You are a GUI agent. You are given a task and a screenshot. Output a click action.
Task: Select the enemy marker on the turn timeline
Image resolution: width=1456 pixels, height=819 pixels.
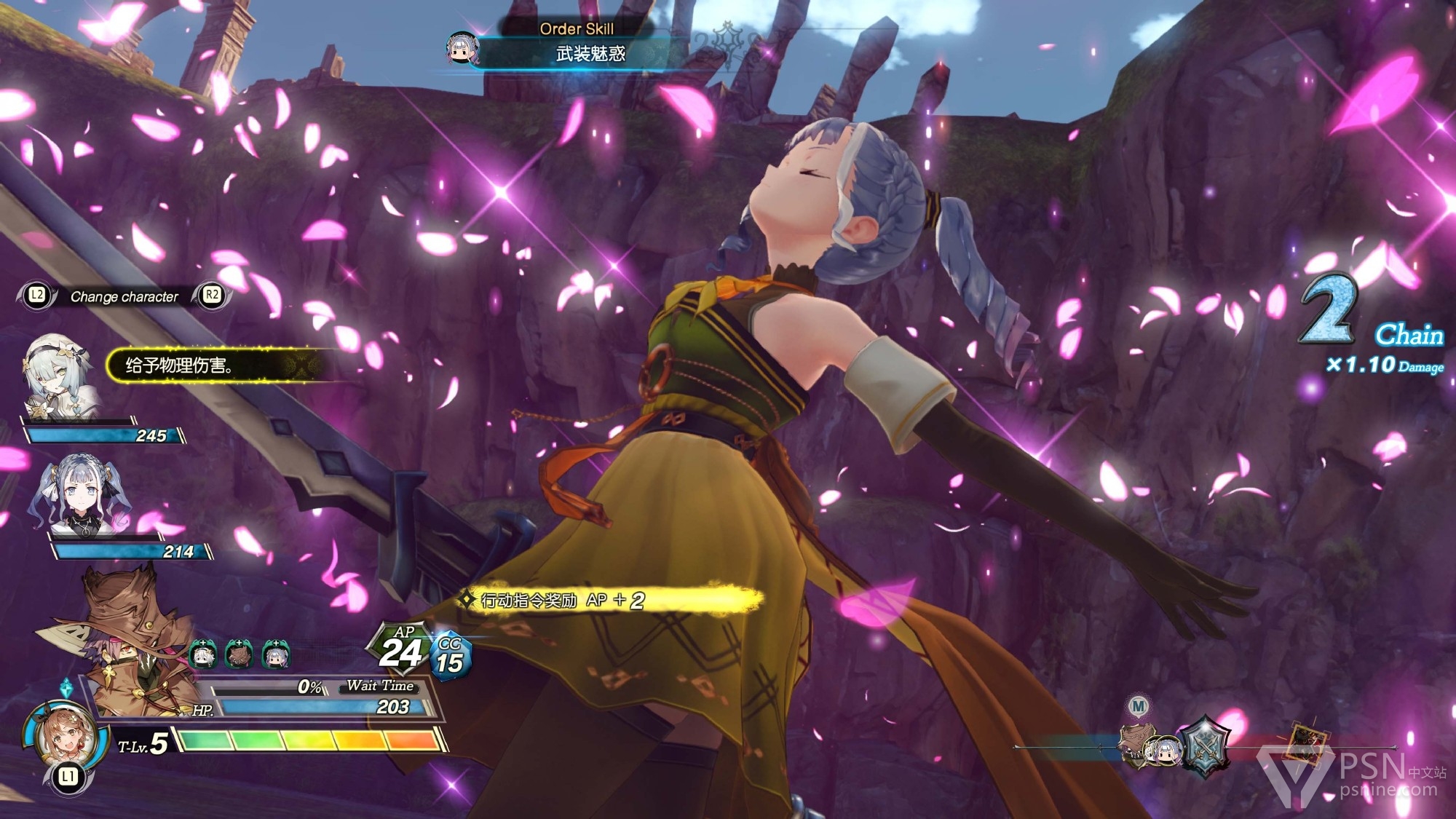[1309, 744]
